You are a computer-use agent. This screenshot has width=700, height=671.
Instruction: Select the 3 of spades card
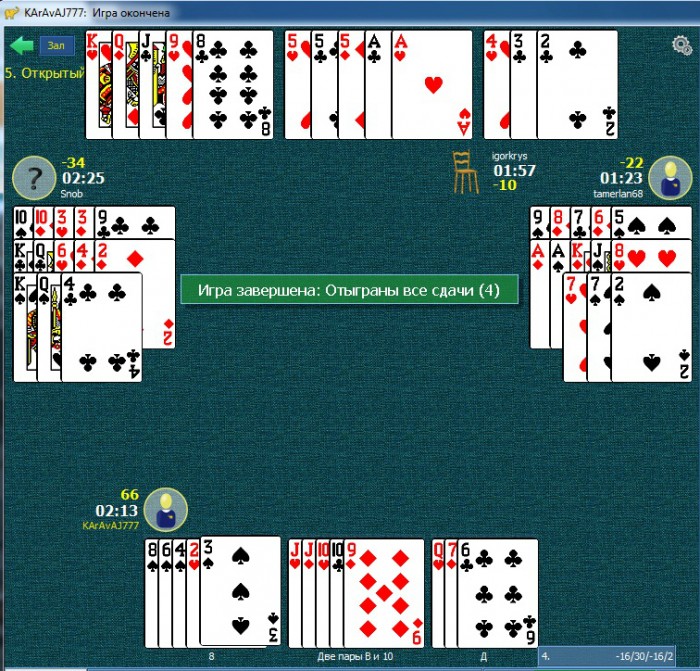(x=240, y=590)
